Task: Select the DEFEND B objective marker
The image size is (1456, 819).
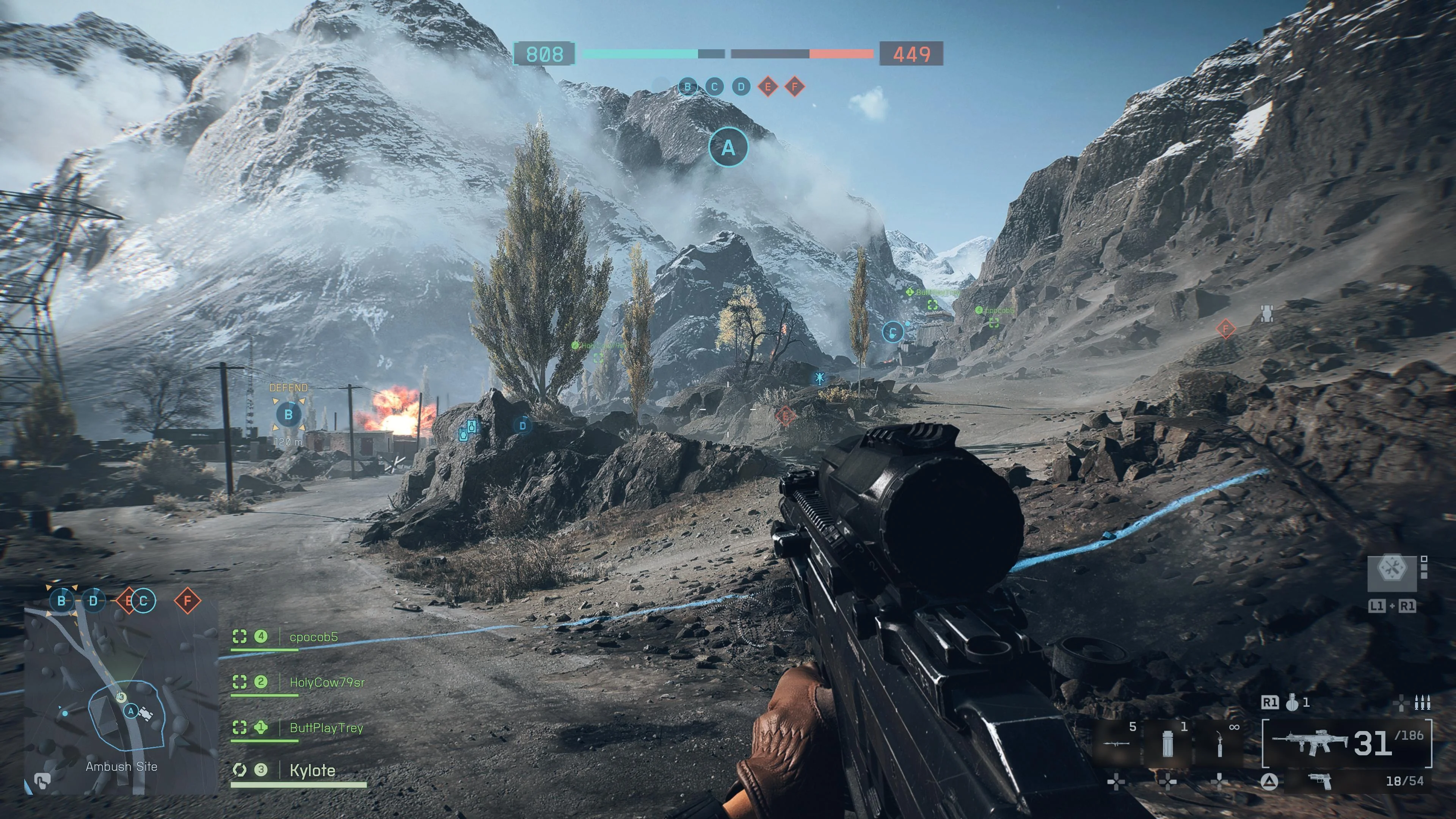Action: coord(288,414)
